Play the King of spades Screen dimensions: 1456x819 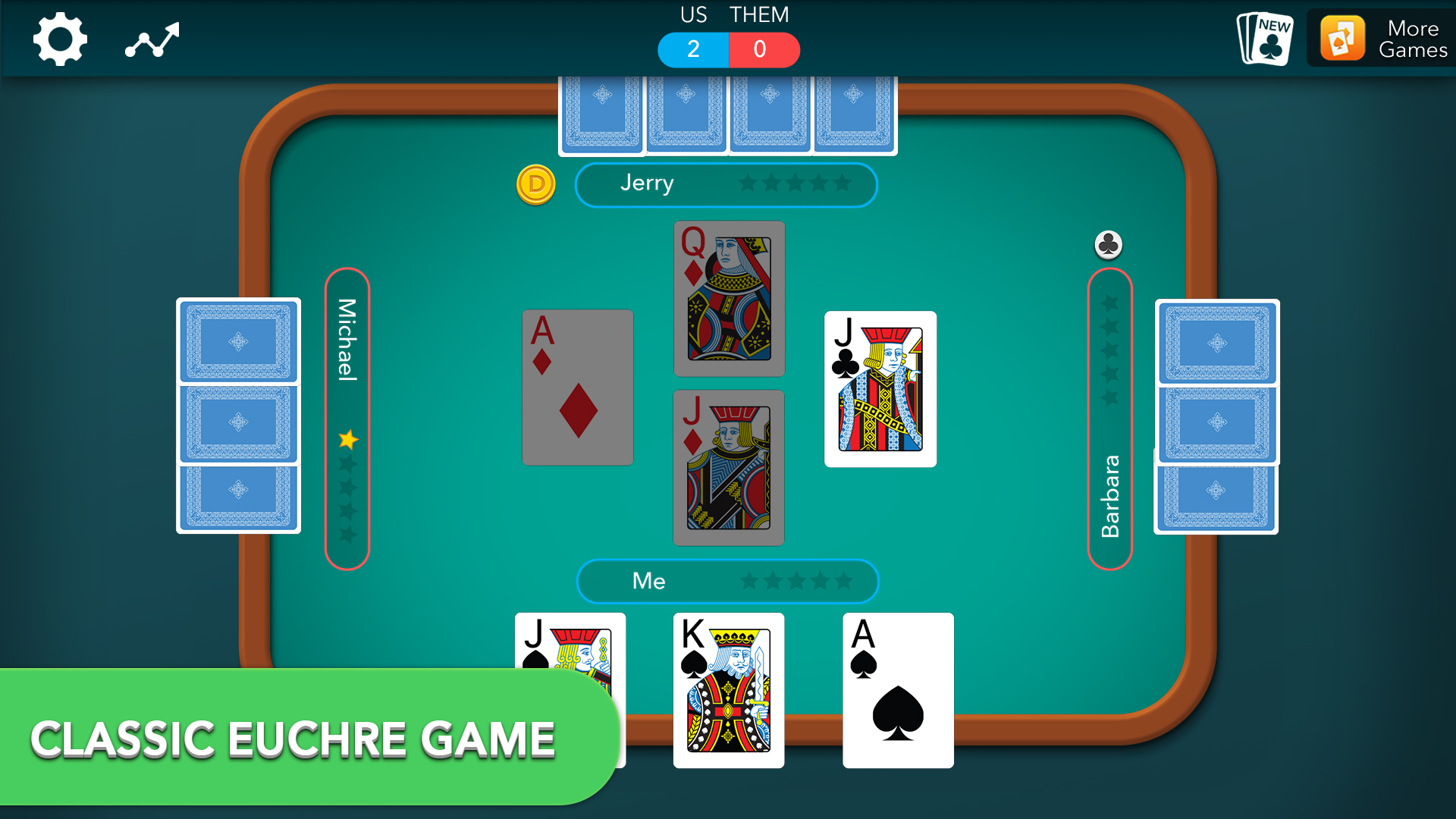click(x=728, y=690)
